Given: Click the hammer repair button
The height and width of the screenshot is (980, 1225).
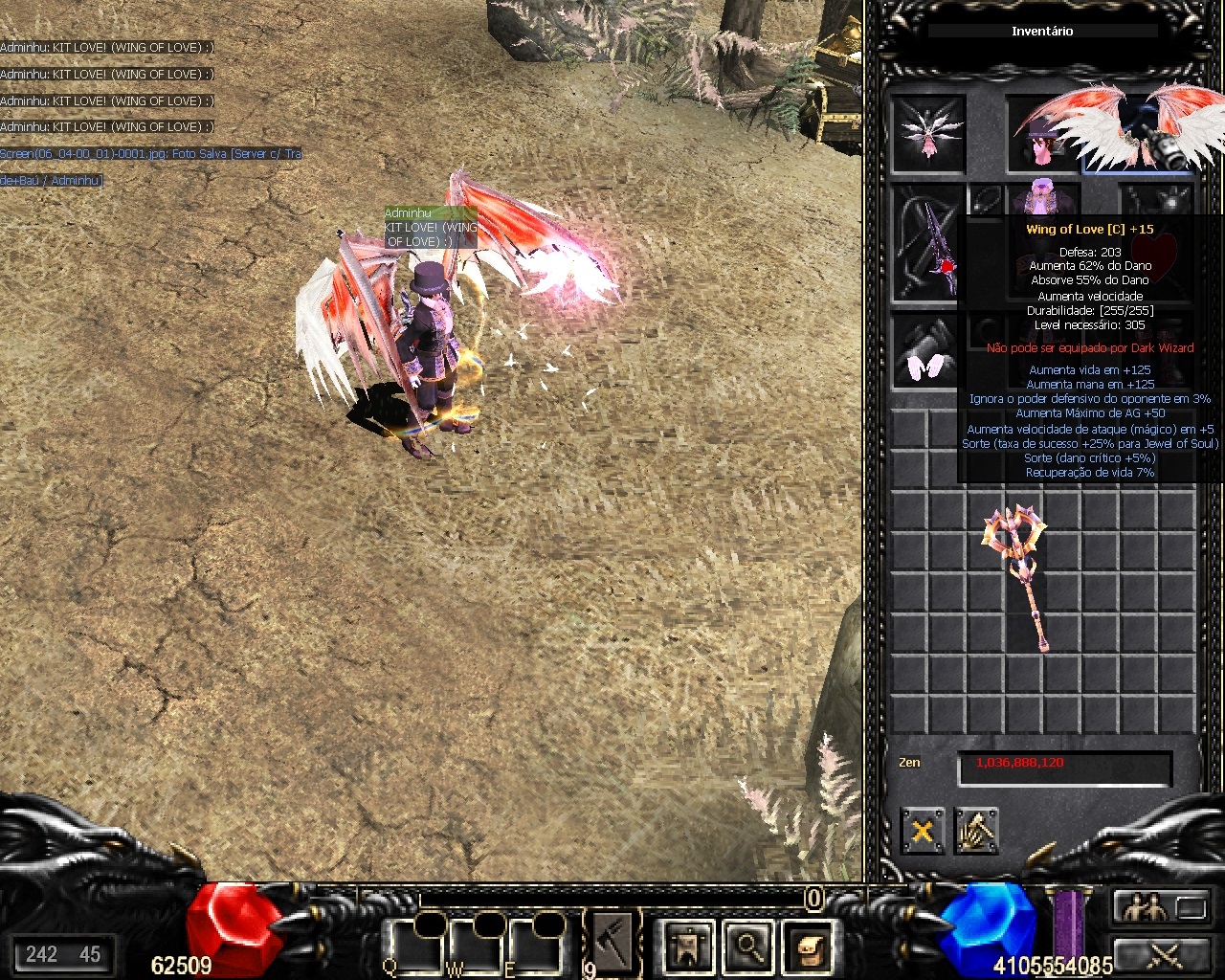Looking at the screenshot, I should tap(975, 831).
